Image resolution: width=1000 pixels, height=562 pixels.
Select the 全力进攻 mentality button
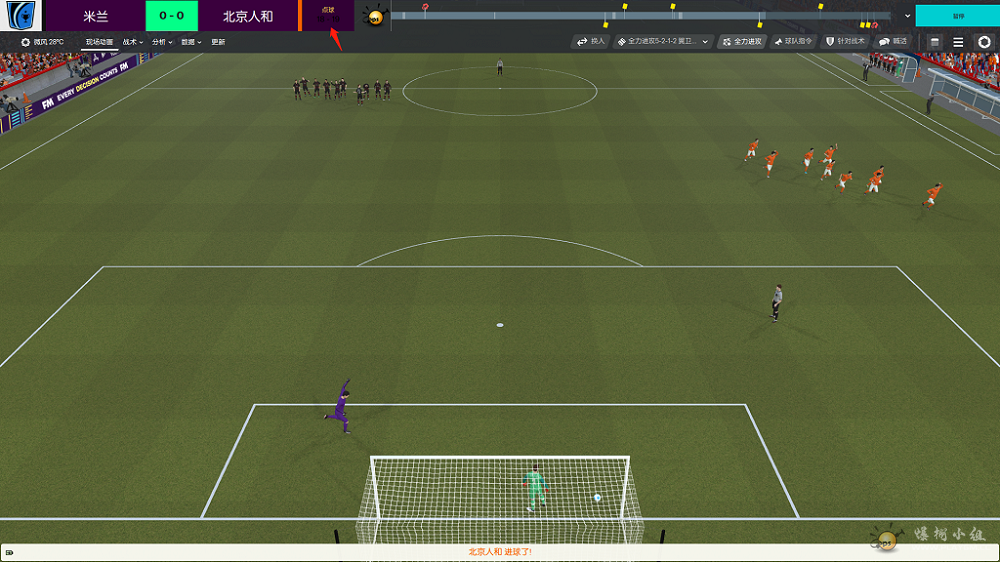[x=741, y=42]
